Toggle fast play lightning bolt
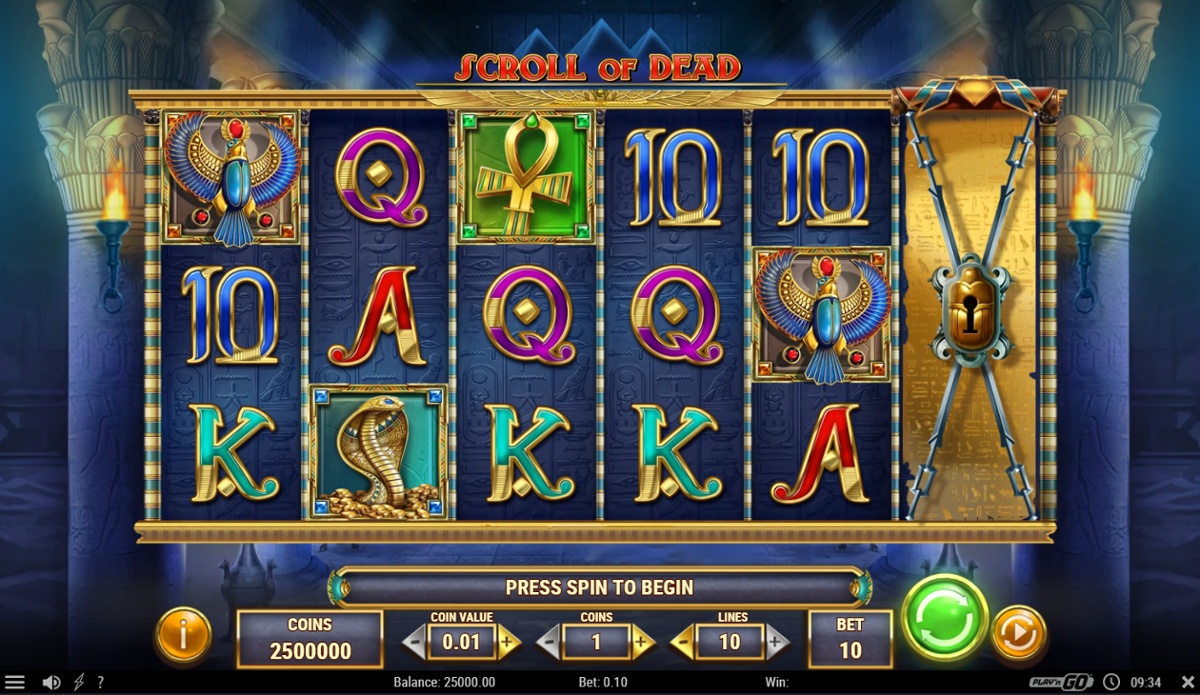Viewport: 1200px width, 695px height. pos(79,683)
